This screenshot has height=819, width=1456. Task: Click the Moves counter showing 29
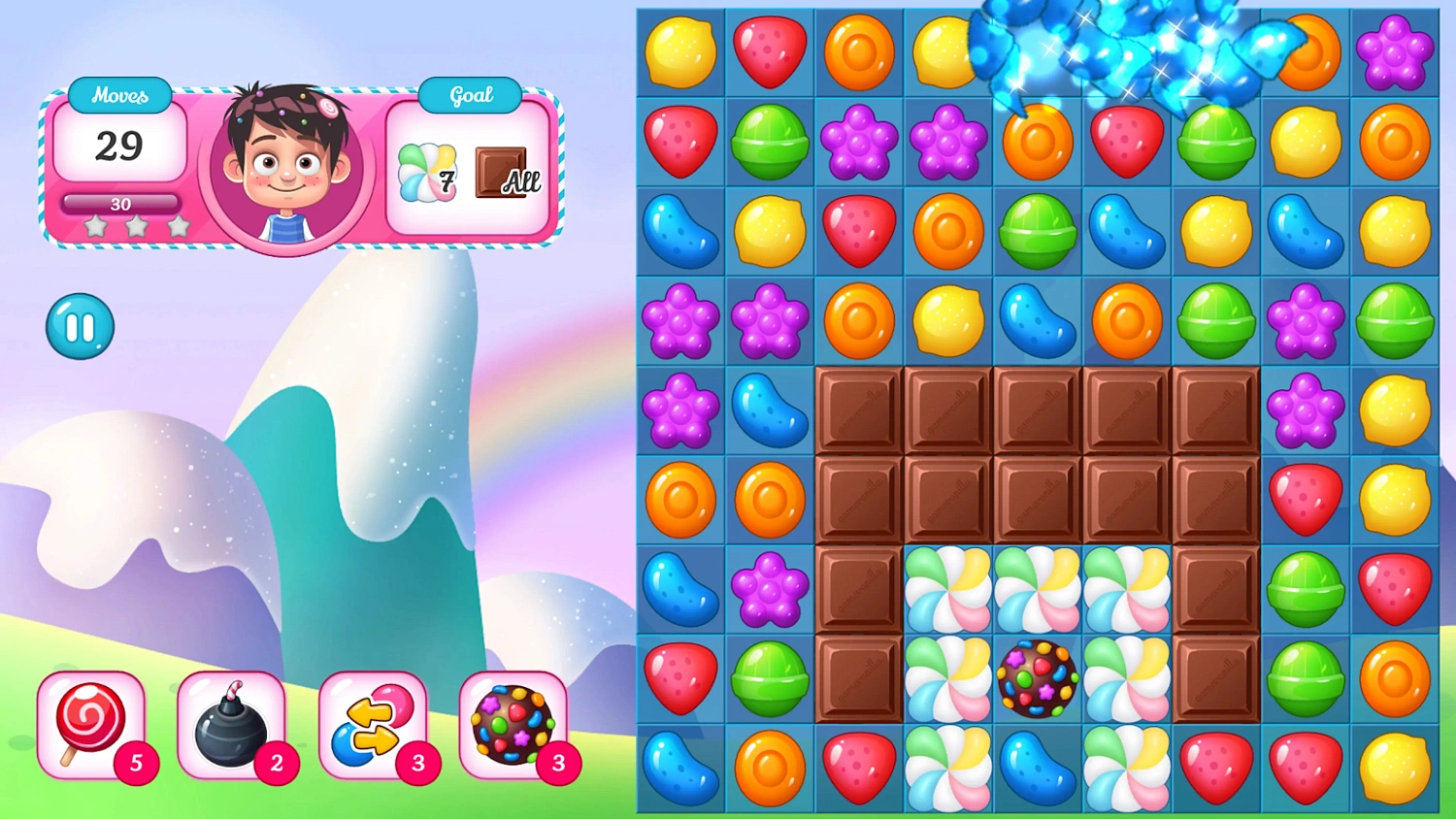click(119, 147)
